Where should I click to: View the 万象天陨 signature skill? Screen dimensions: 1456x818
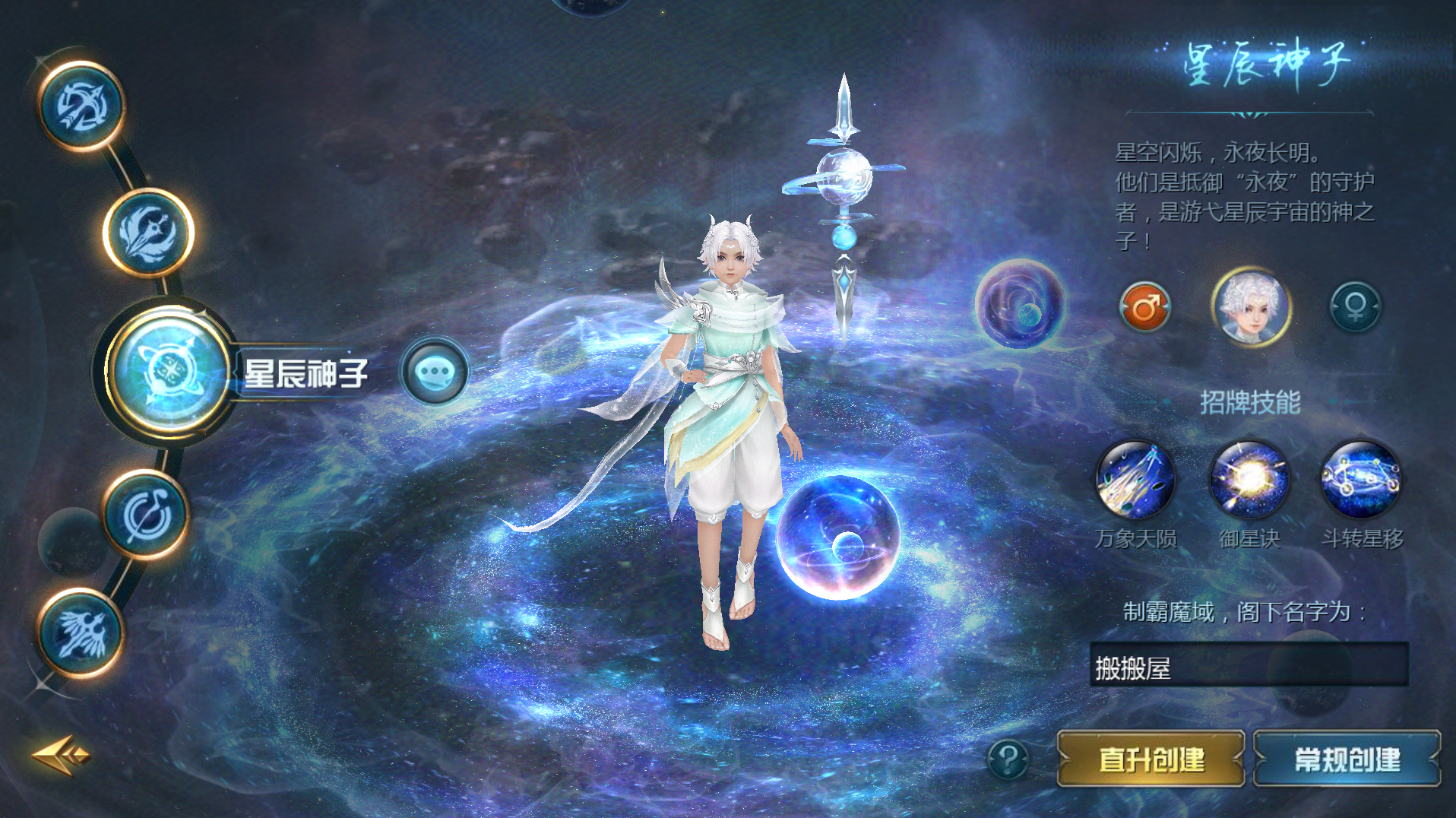(x=1135, y=480)
